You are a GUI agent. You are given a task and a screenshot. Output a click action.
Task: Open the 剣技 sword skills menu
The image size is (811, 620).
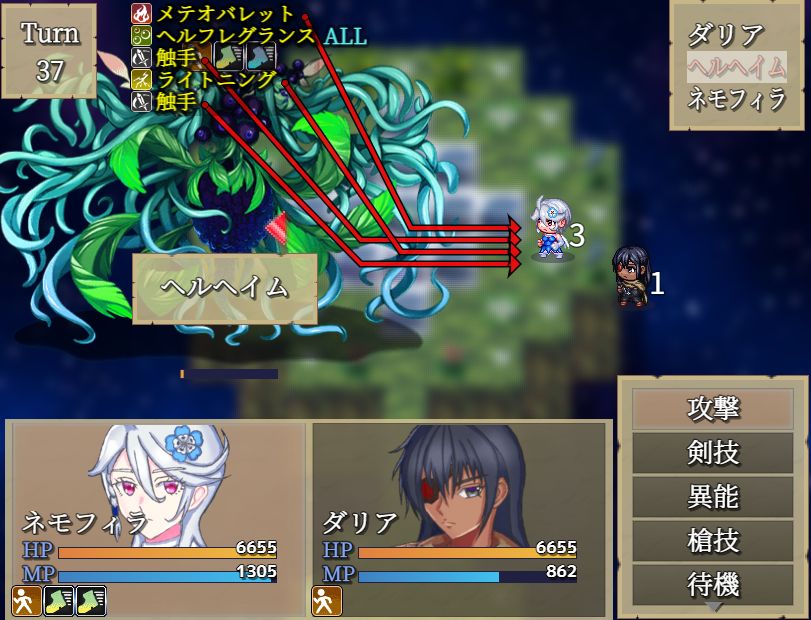pyautogui.click(x=713, y=453)
